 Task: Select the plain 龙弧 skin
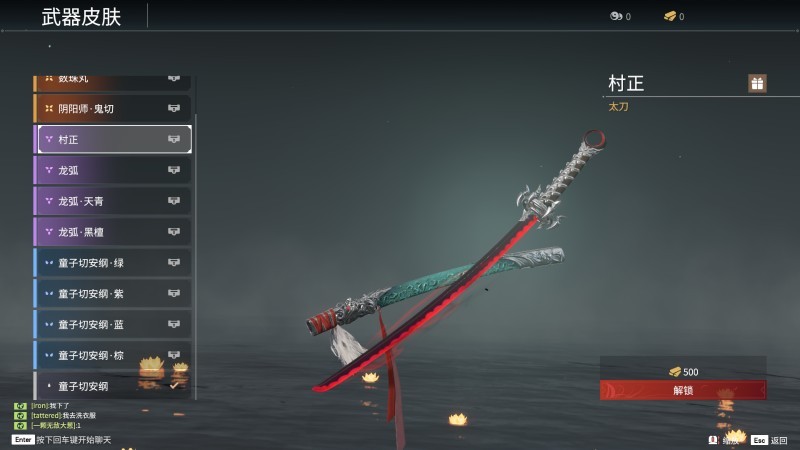tap(112, 170)
